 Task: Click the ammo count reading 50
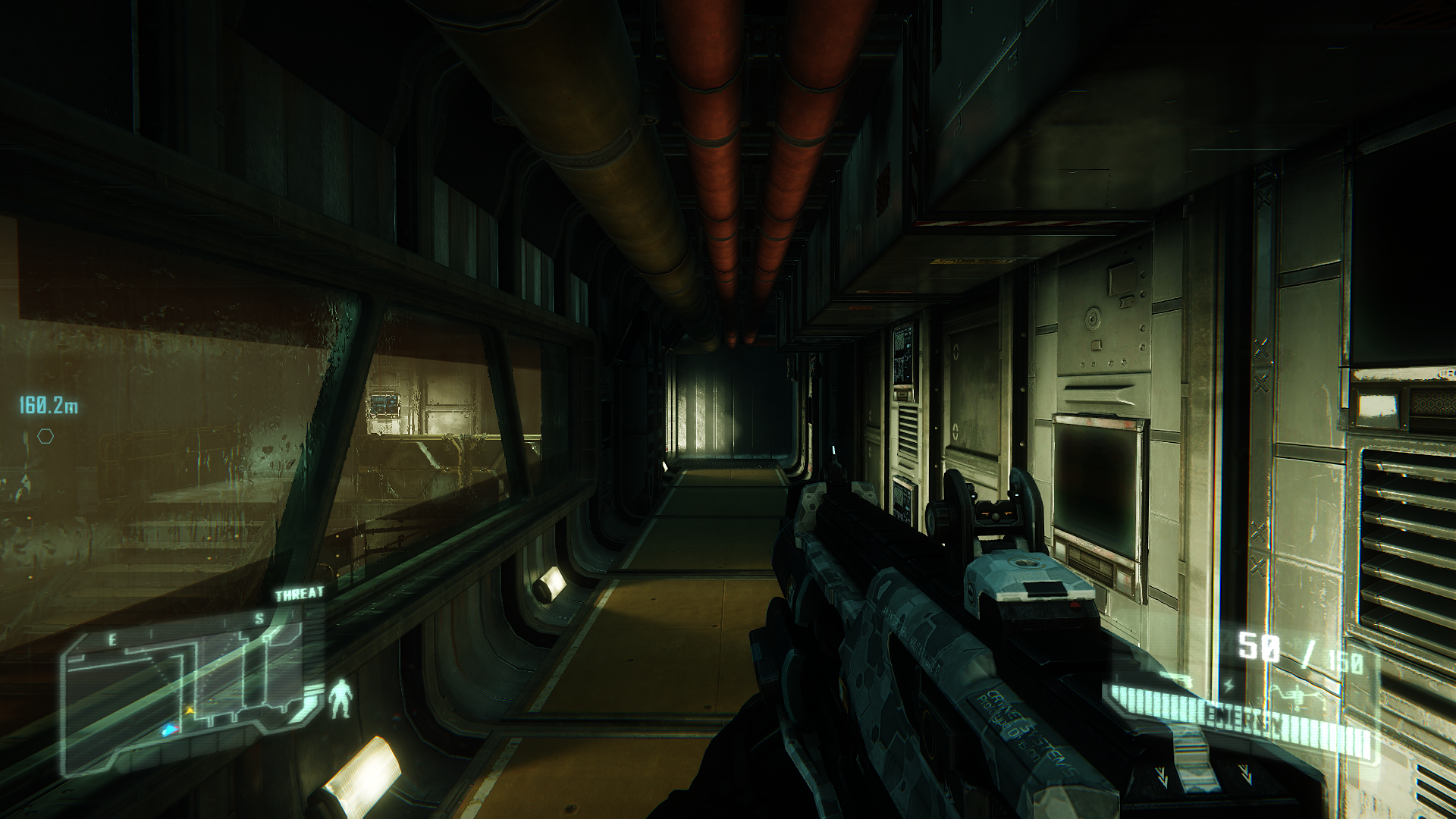1257,645
